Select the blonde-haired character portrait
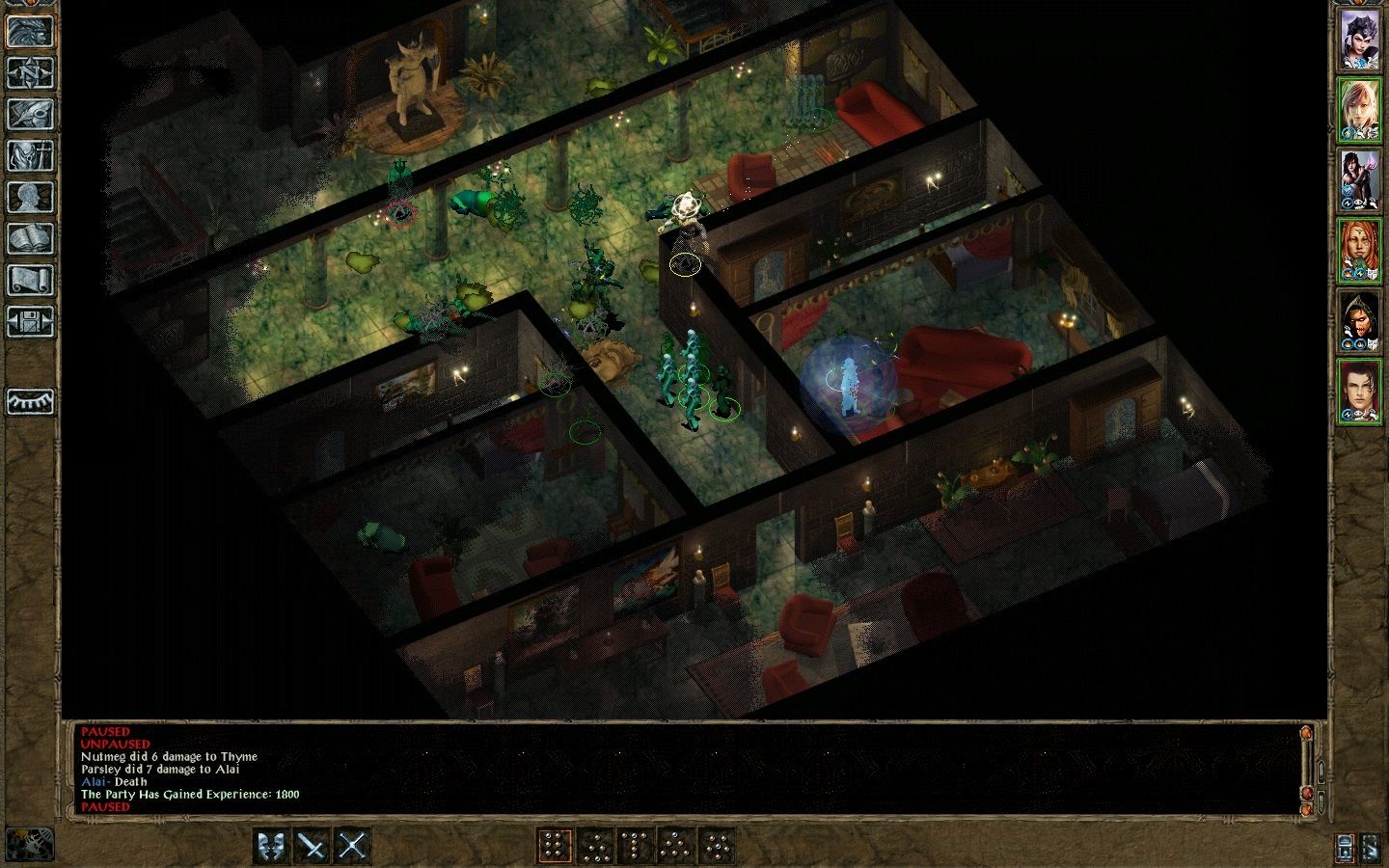 pos(1359,110)
